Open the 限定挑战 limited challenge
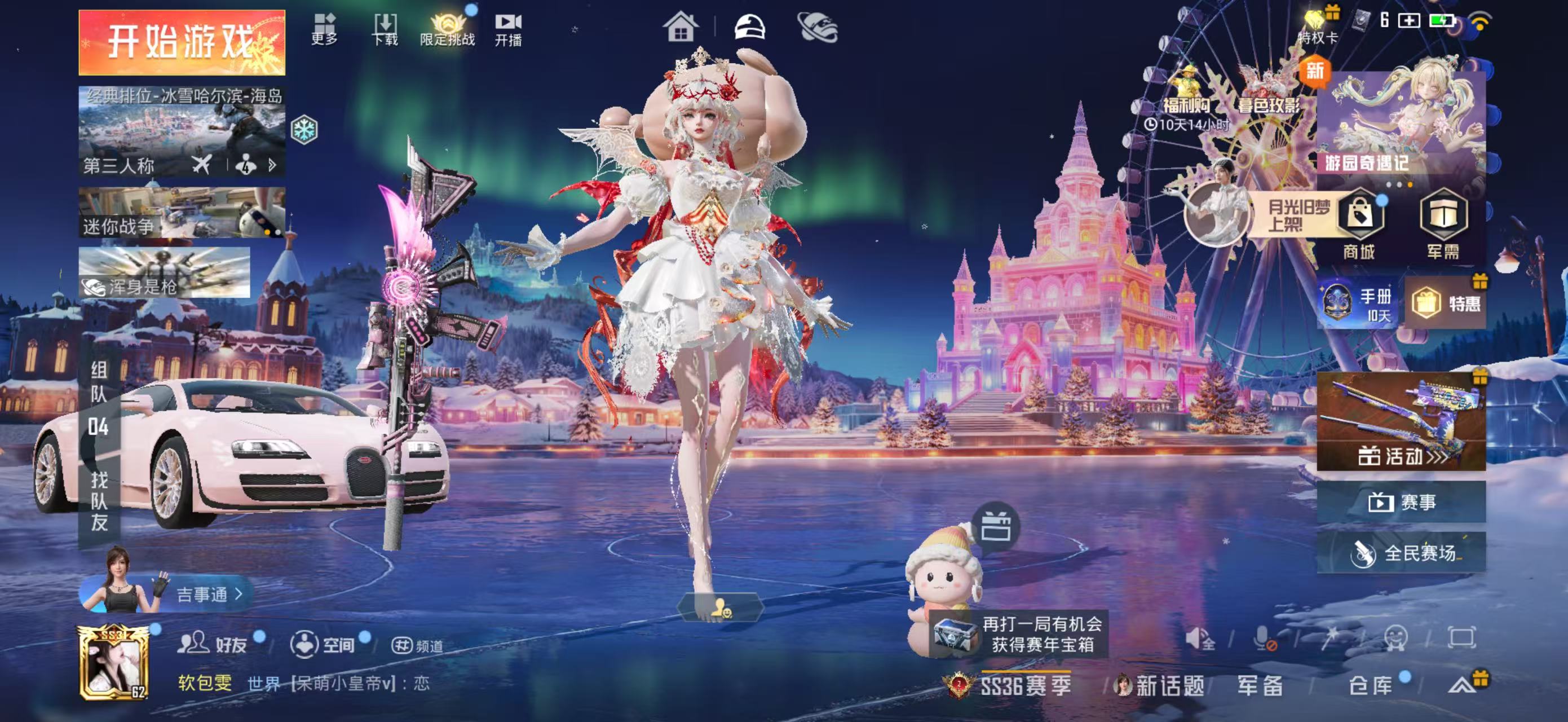The width and height of the screenshot is (1568, 722). point(447,29)
